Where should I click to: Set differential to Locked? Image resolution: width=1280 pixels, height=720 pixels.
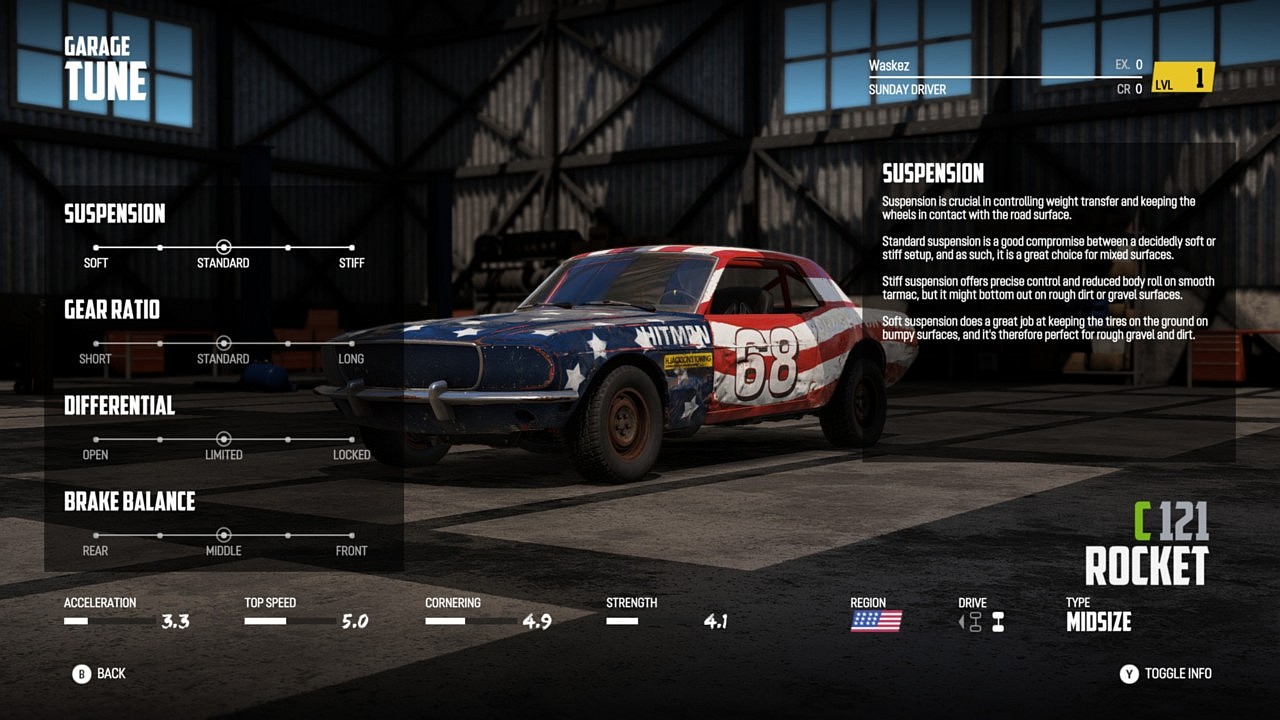351,439
